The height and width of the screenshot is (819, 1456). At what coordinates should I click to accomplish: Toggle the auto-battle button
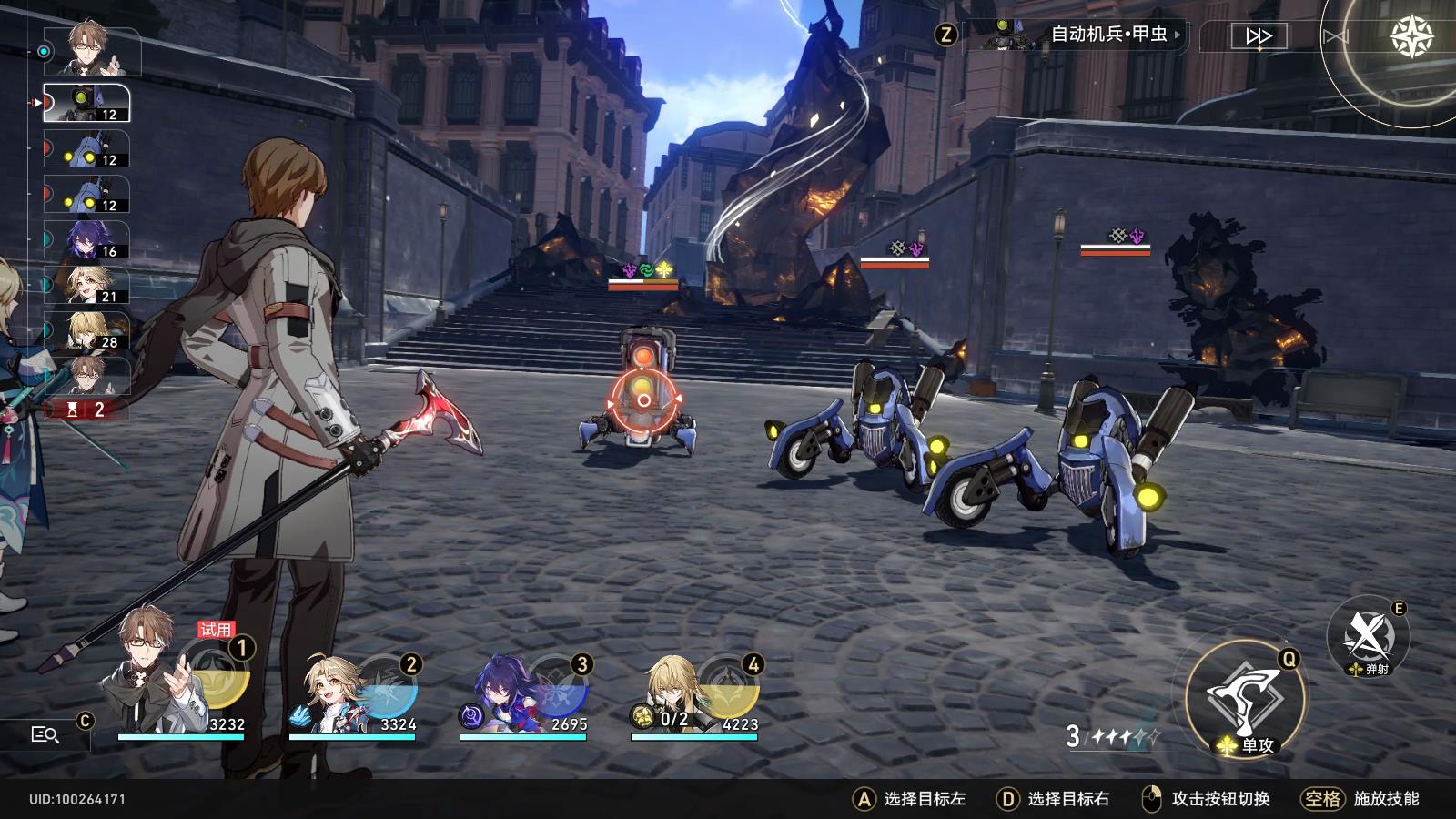1335,36
